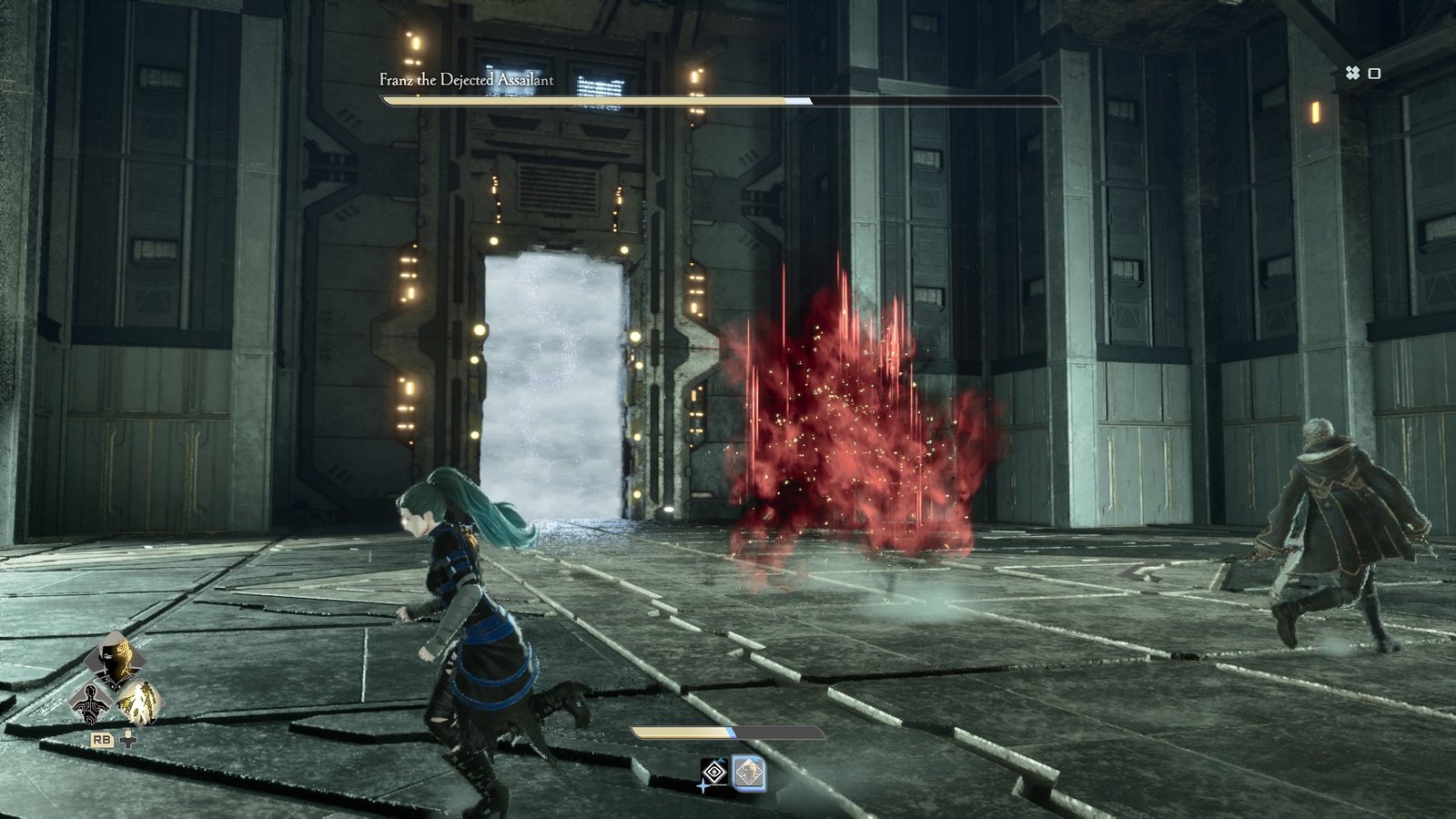Viewport: 1456px width, 819px height.
Task: Click the black diamond skill icon bottom center
Action: (x=713, y=772)
